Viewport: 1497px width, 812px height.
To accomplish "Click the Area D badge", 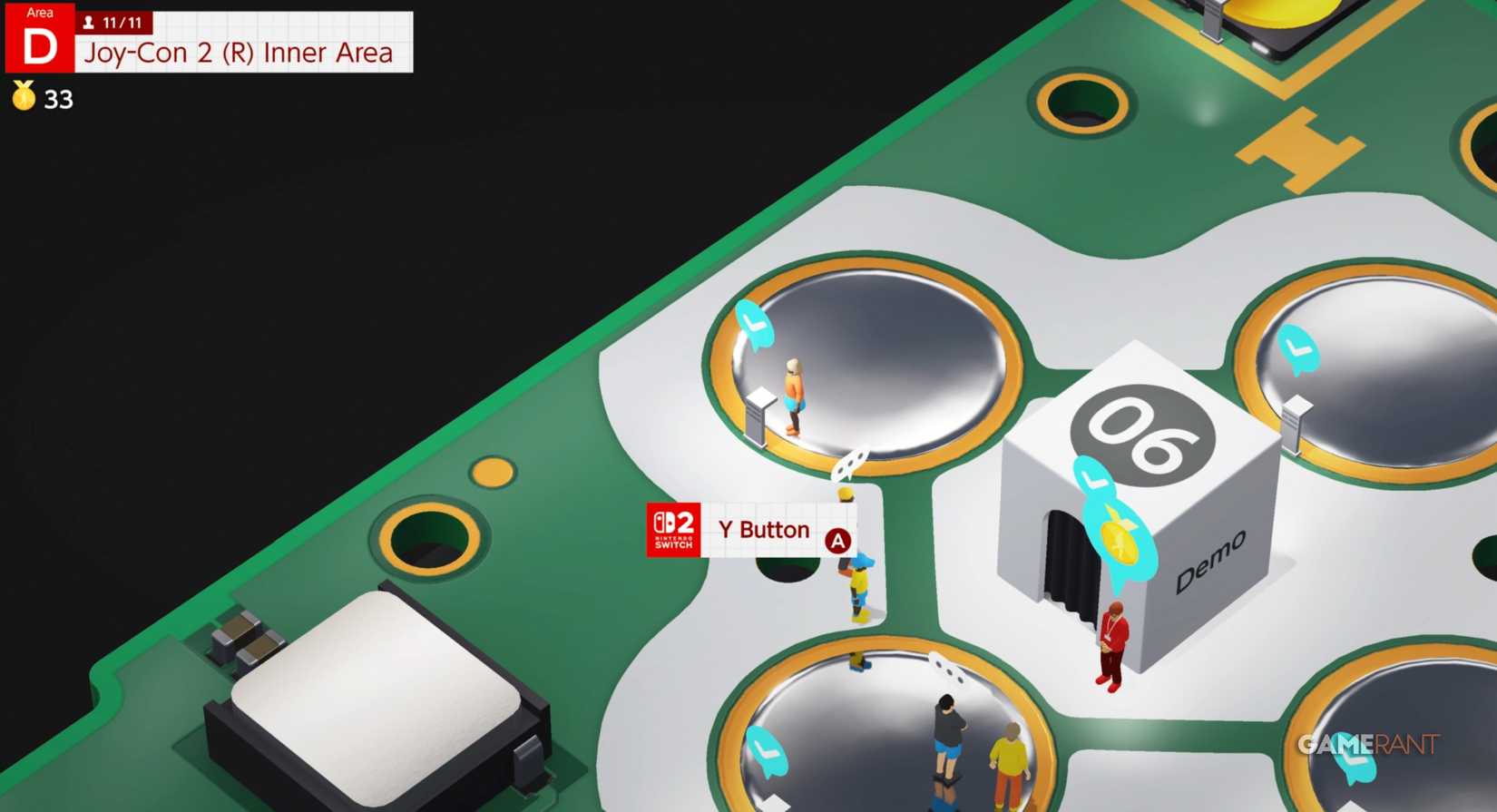I will tap(38, 38).
